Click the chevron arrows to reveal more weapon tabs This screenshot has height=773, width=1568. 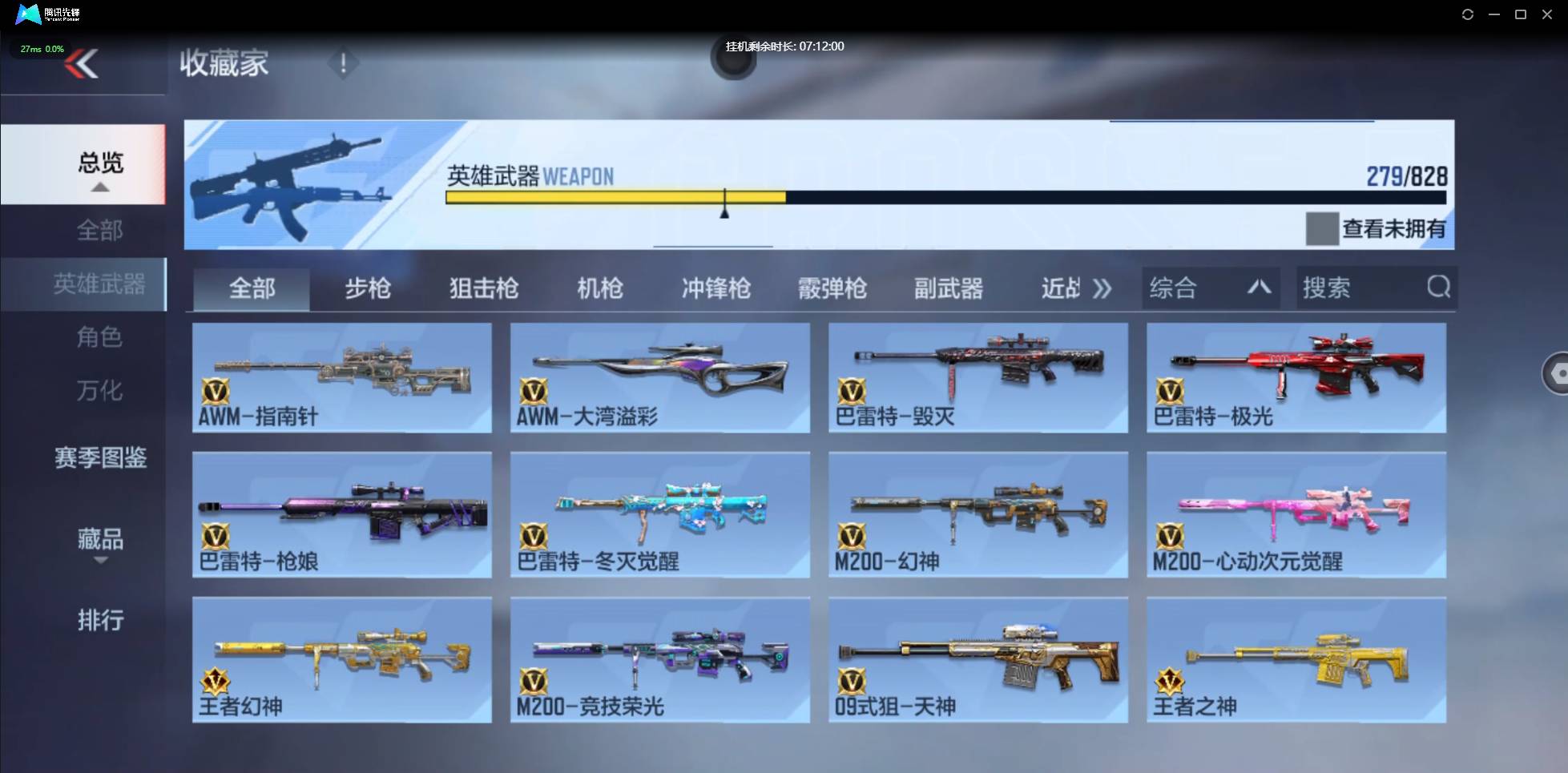[x=1103, y=288]
